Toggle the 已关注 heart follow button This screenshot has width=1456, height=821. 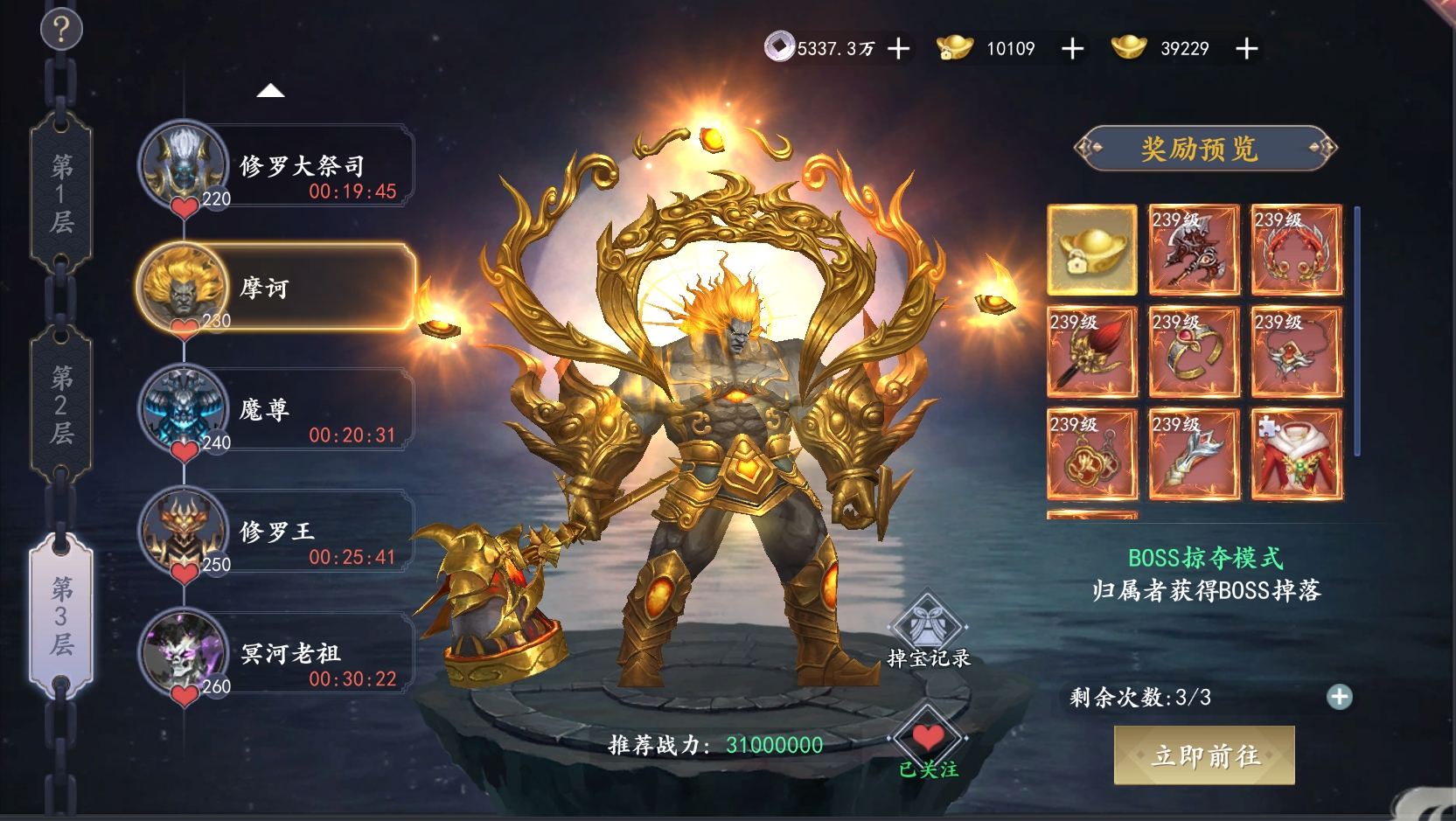928,743
